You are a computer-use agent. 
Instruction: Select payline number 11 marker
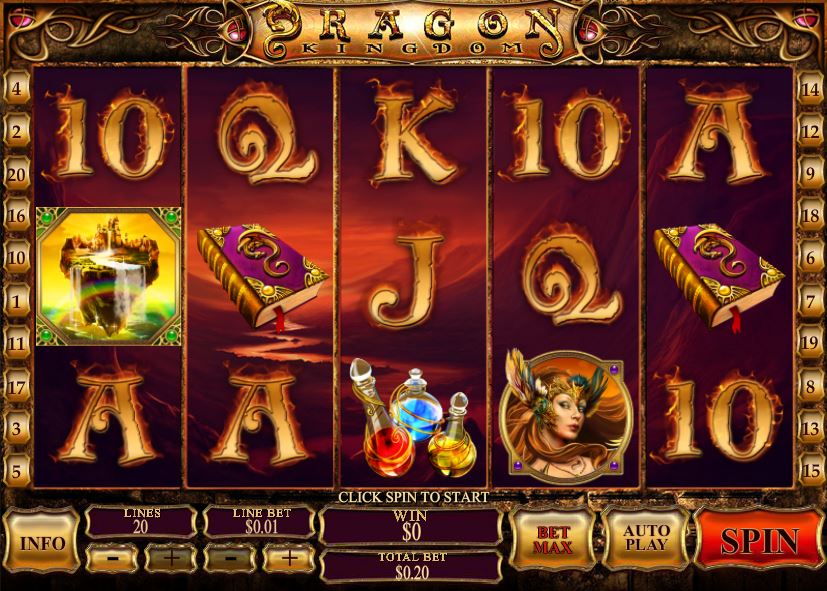(17, 342)
